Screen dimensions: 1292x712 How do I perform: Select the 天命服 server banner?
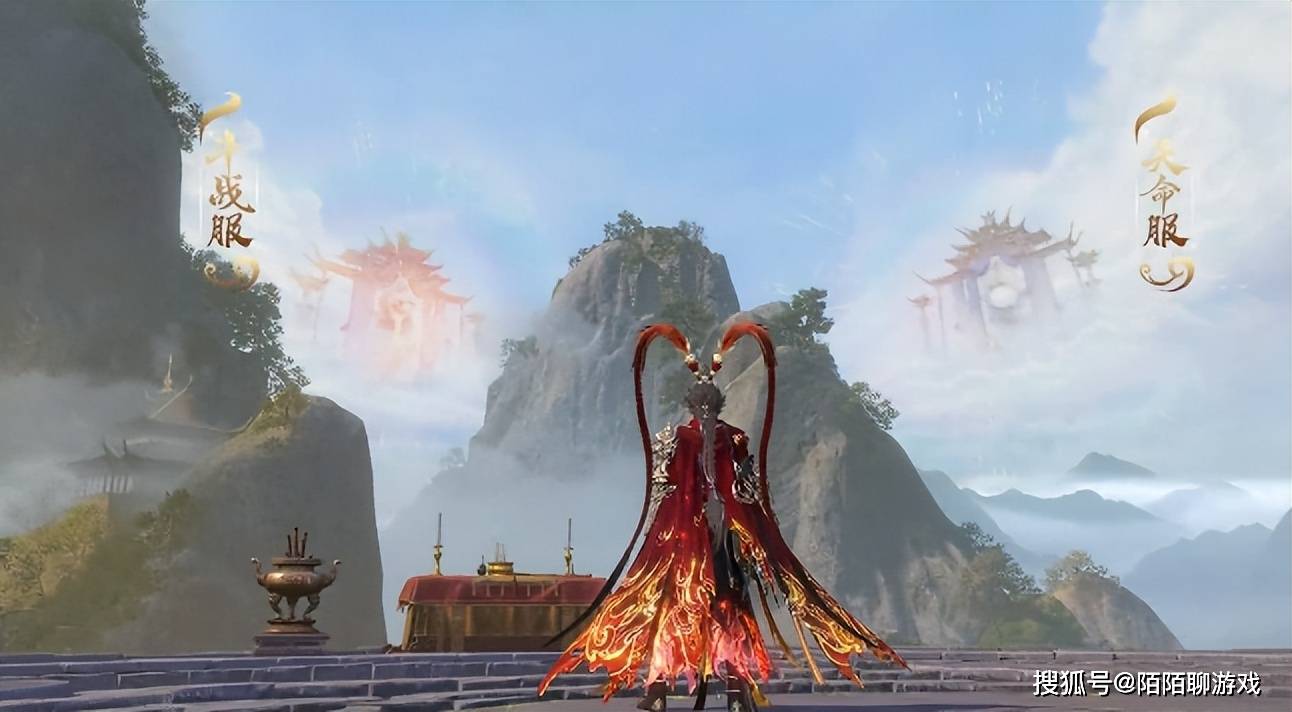pyautogui.click(x=1165, y=195)
